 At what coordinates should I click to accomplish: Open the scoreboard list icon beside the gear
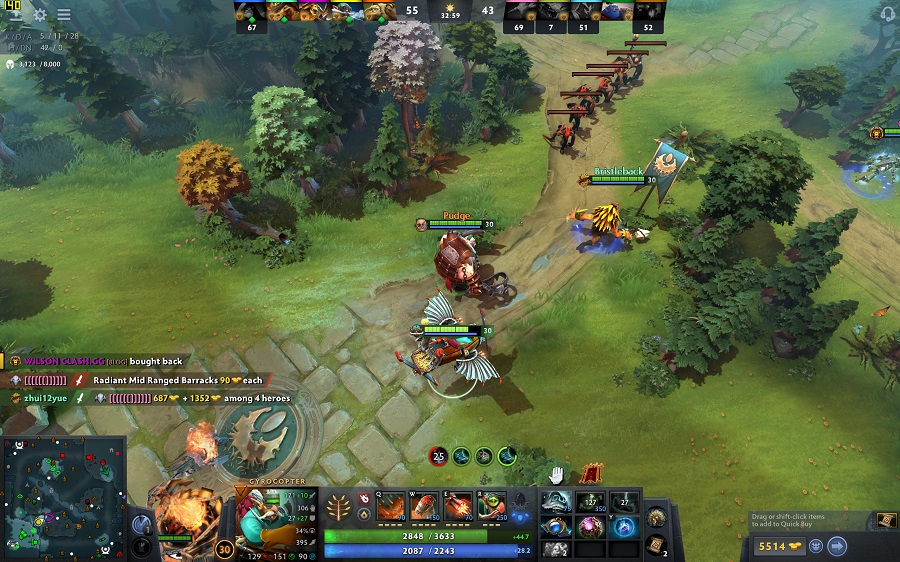(64, 15)
